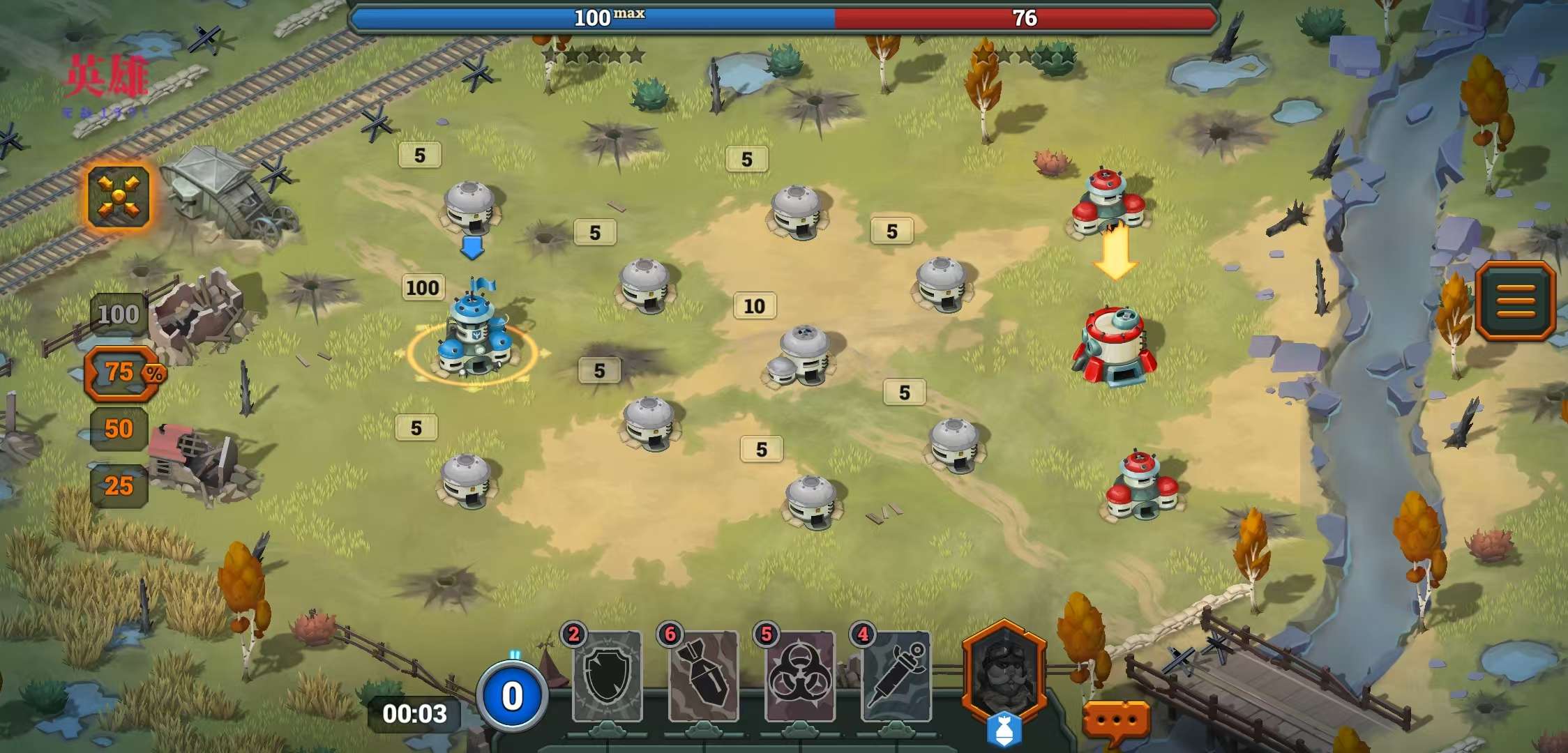Select the 50 troop percentage

click(x=119, y=429)
